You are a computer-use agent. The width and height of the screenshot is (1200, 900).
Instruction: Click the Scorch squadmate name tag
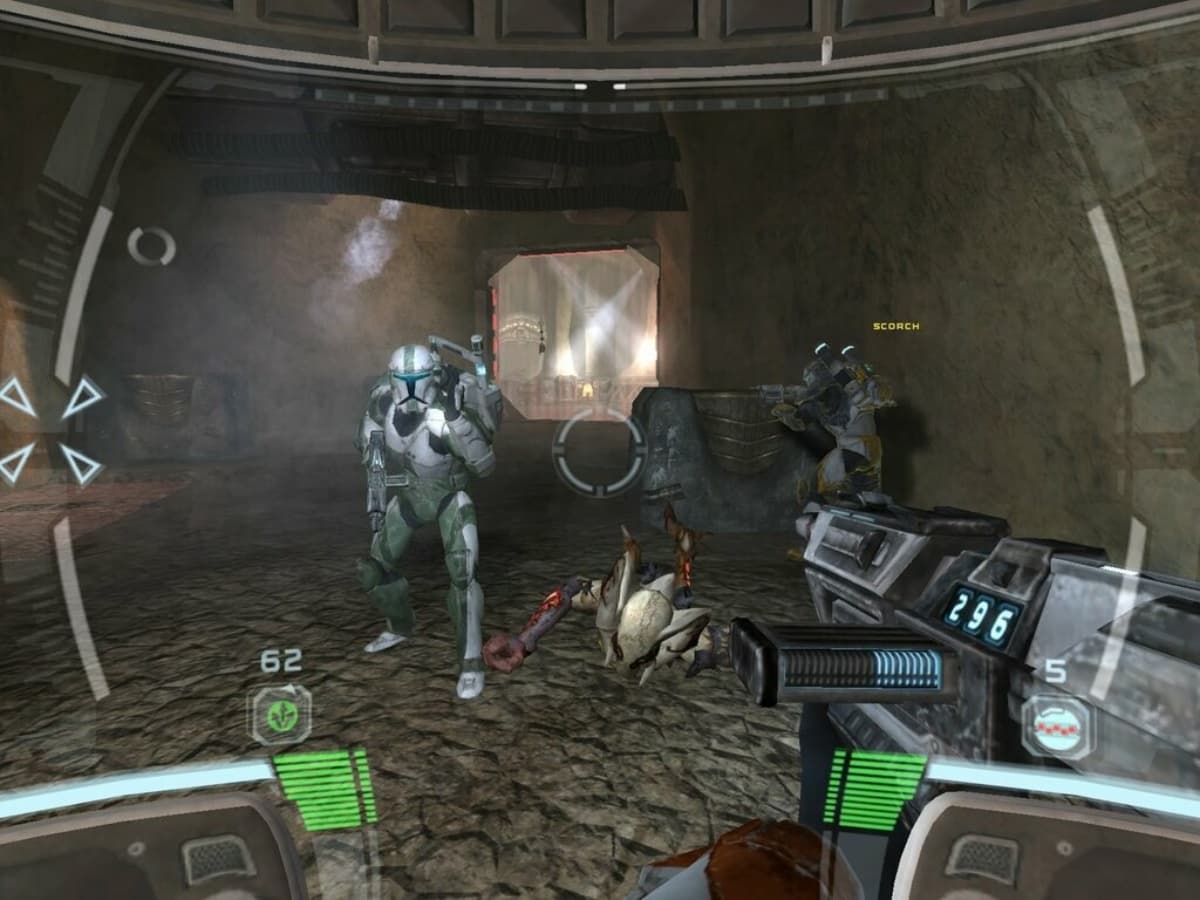[x=895, y=326]
